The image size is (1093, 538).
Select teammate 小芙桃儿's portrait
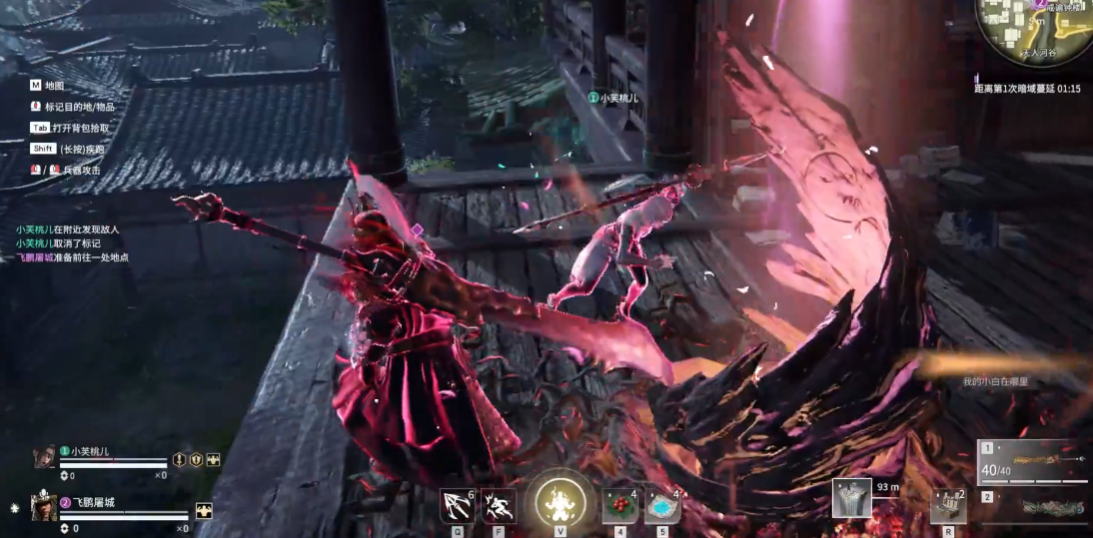[44, 457]
